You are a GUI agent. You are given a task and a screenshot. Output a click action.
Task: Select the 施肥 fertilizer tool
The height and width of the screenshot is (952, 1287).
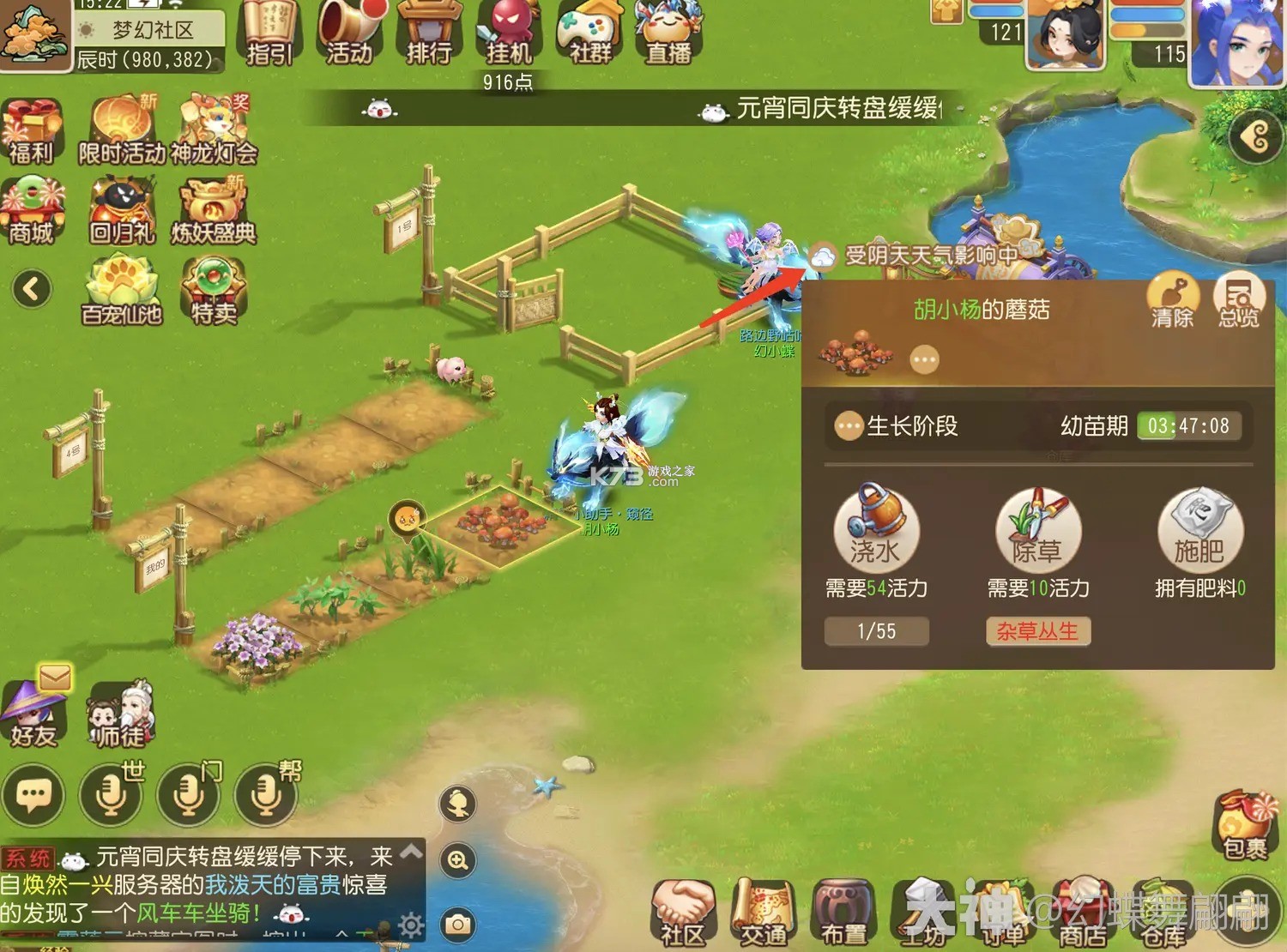tap(1199, 532)
